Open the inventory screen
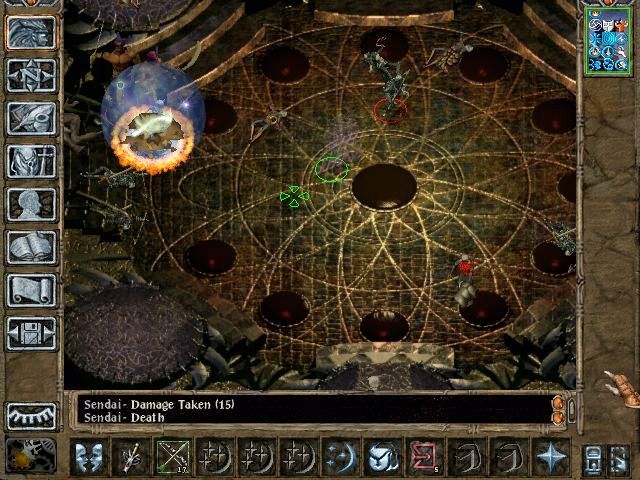The height and width of the screenshot is (480, 640). tap(31, 161)
